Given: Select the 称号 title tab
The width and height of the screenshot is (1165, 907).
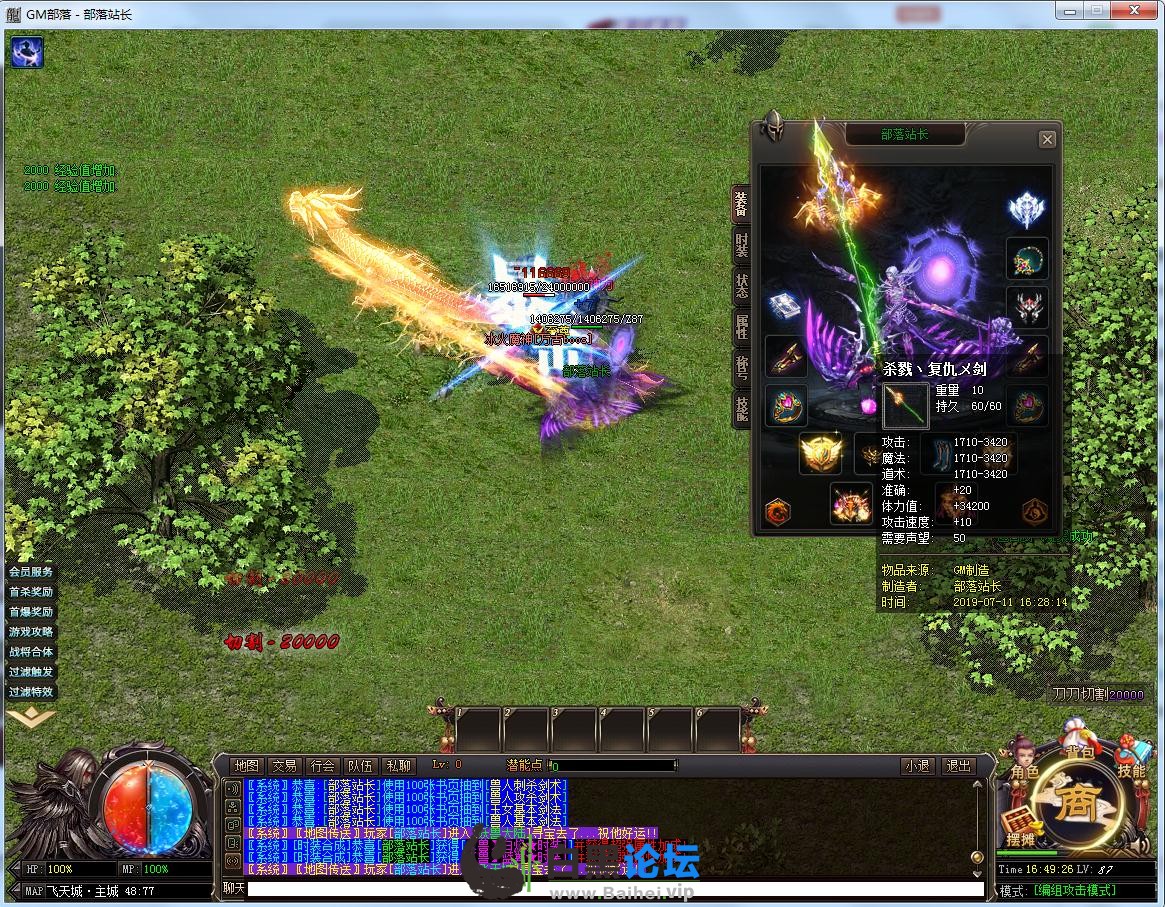Looking at the screenshot, I should click(741, 367).
